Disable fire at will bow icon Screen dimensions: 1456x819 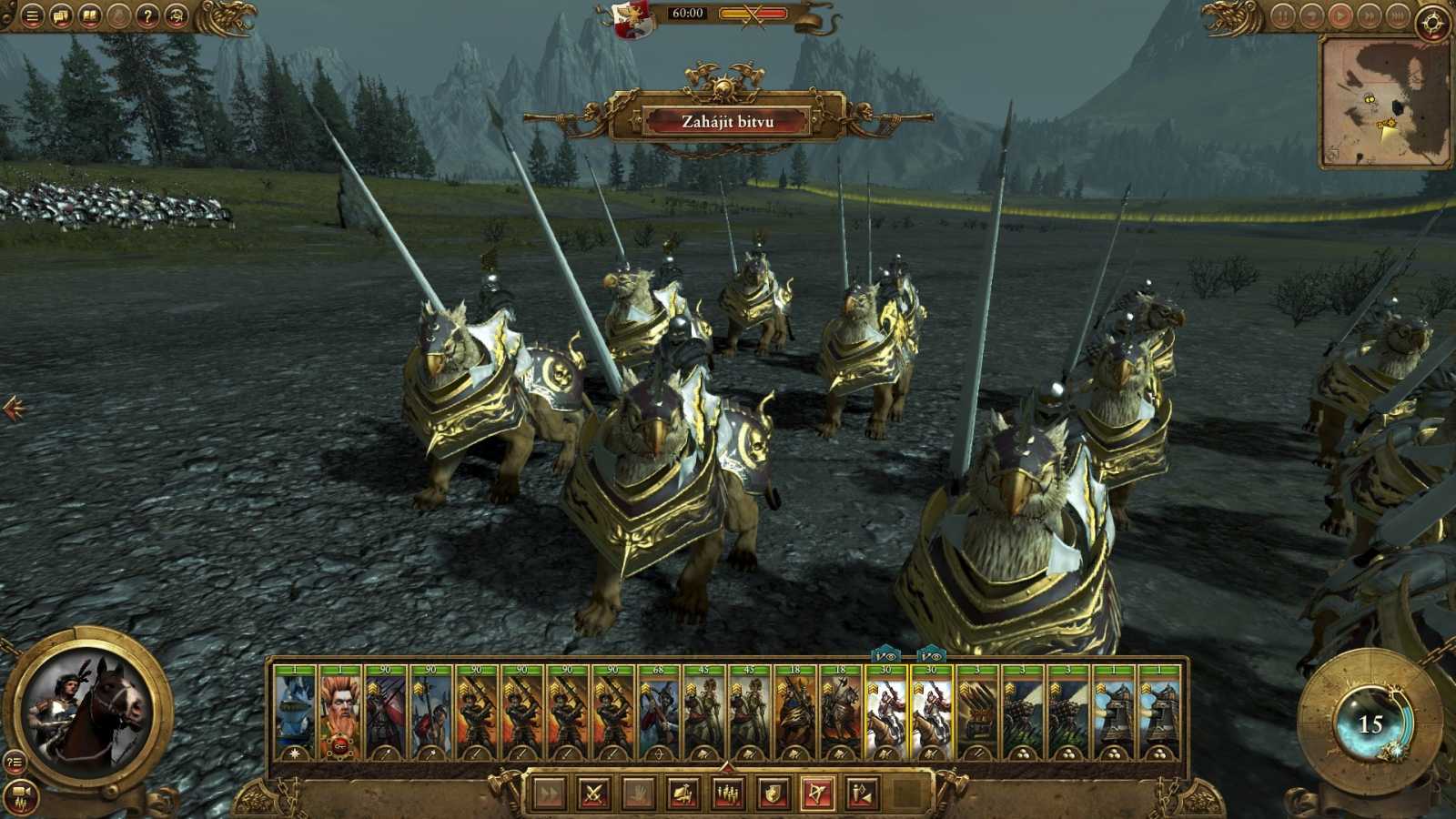point(816,792)
